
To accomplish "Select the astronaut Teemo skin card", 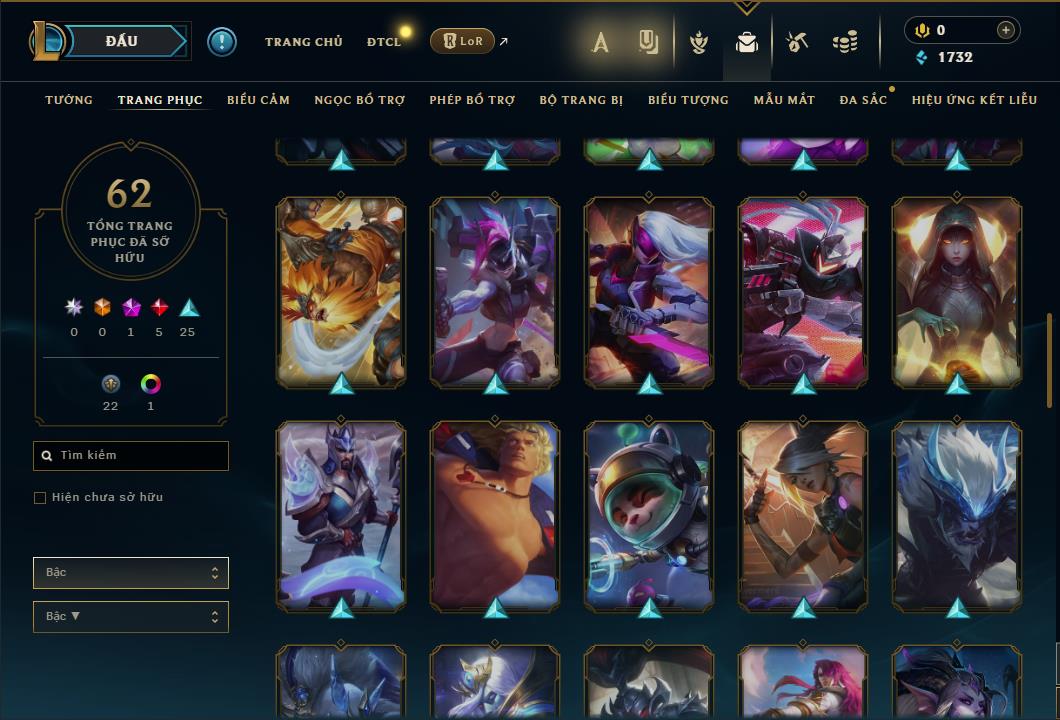I will coord(649,515).
